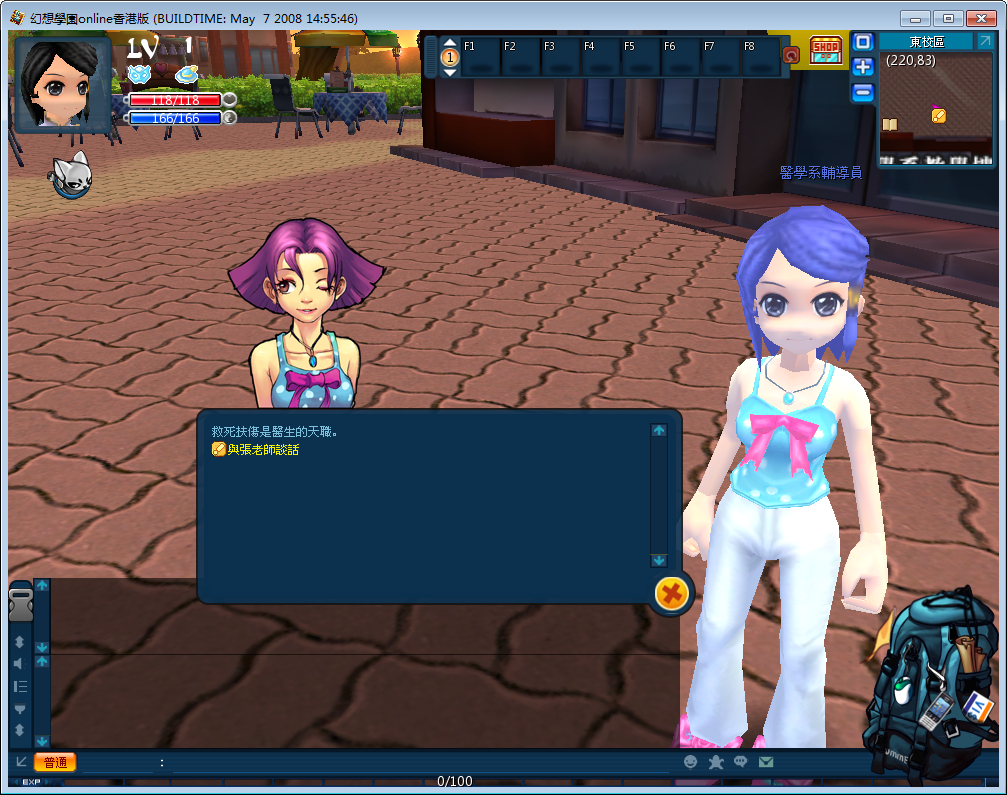Close the dialogue box with the orange X

[x=672, y=594]
